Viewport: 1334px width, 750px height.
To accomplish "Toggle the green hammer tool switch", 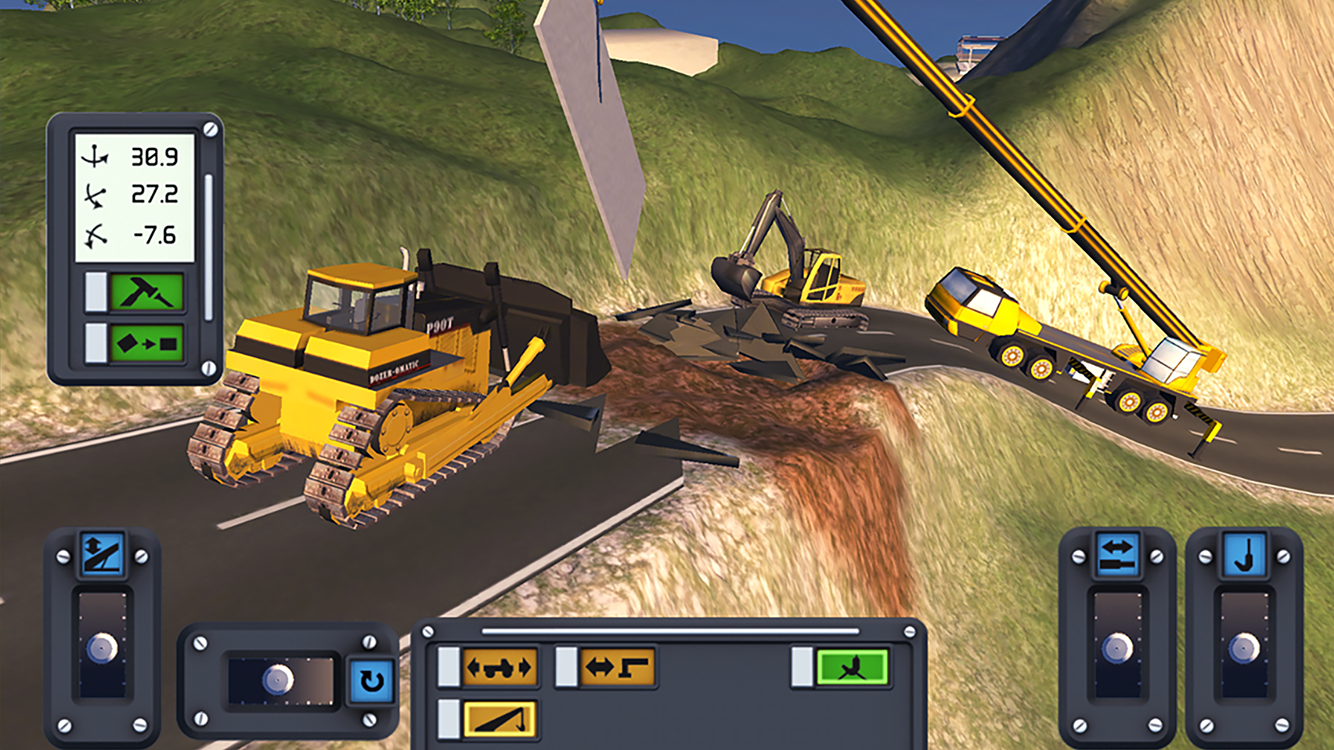I will (x=147, y=292).
